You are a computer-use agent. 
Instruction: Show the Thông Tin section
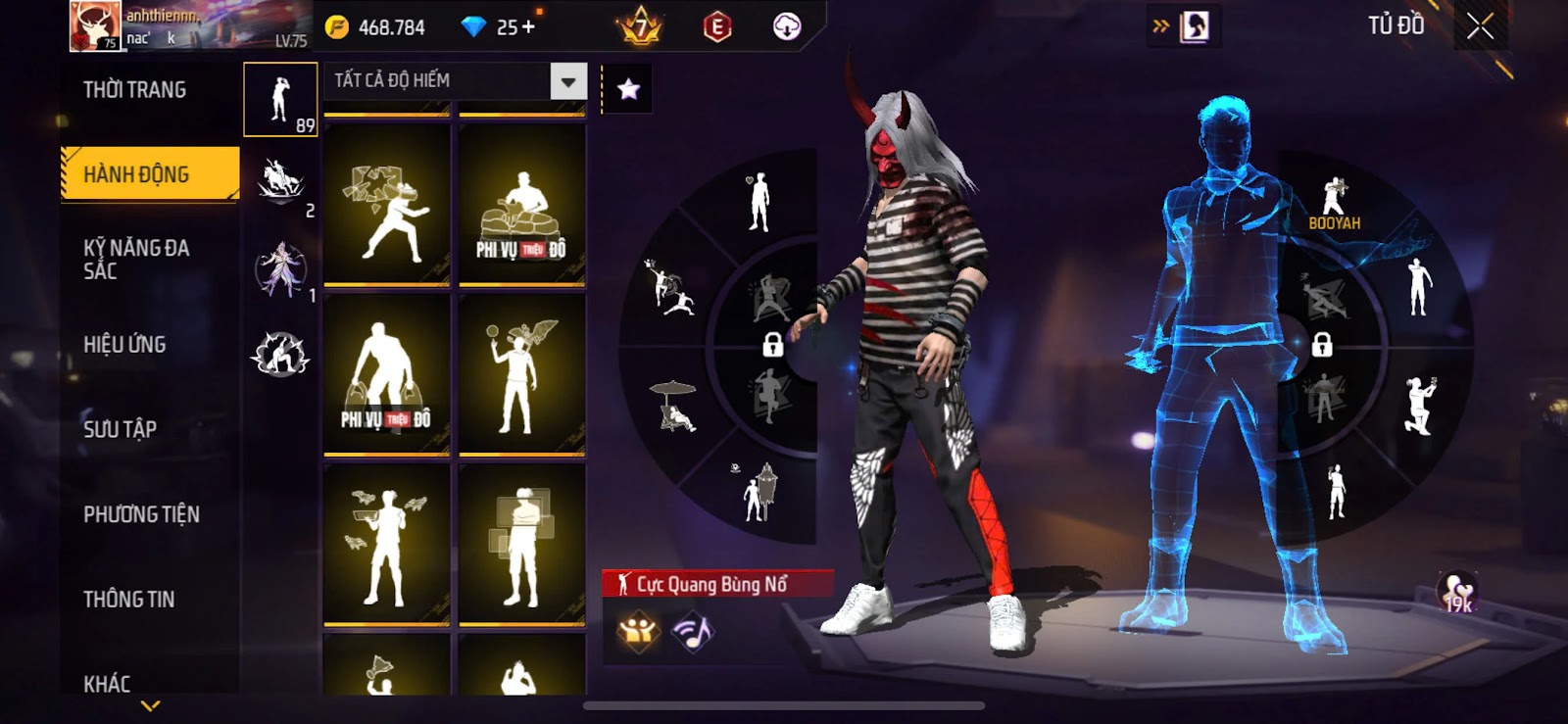(128, 600)
